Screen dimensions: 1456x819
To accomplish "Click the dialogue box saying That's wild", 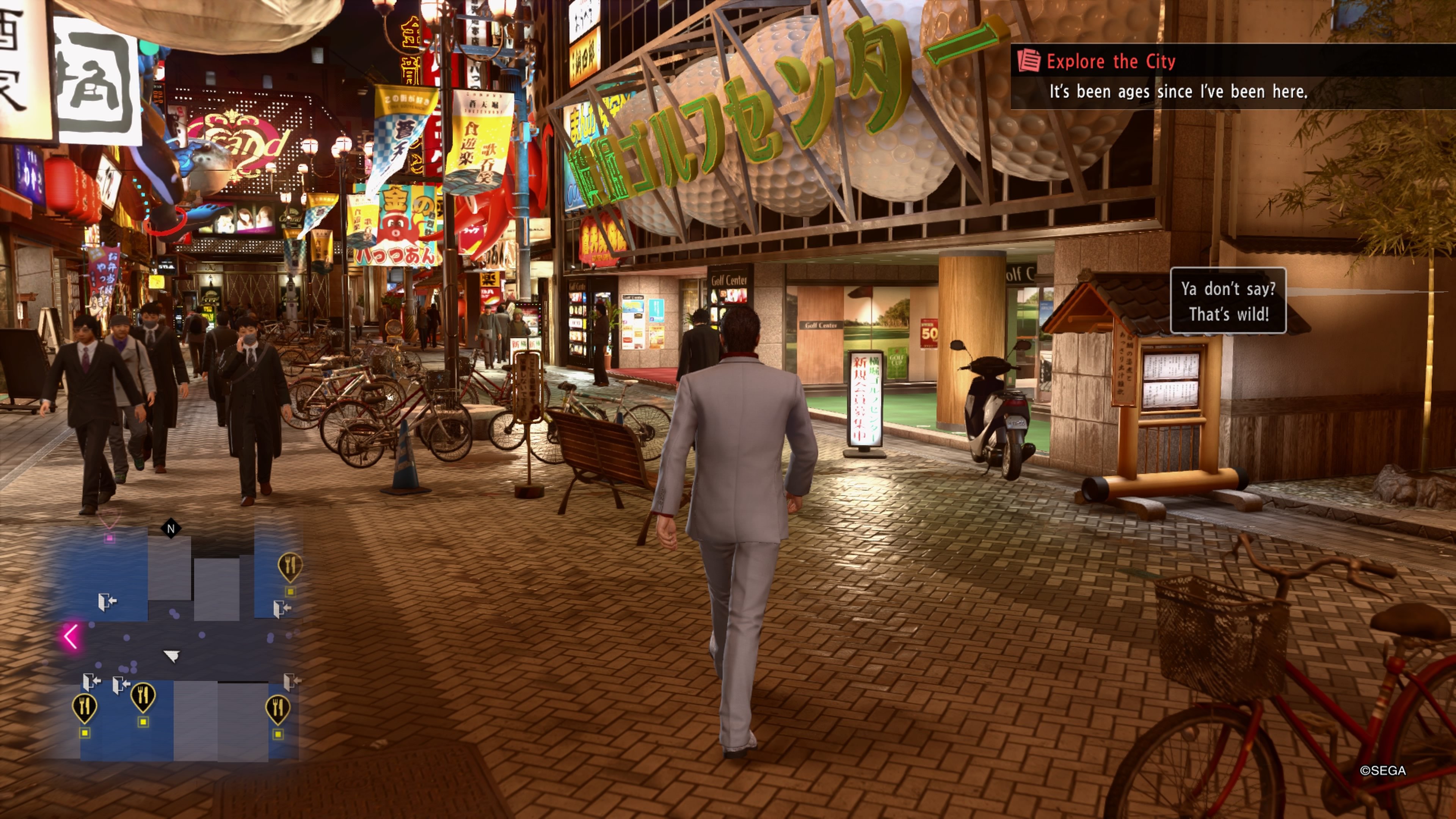I will click(x=1229, y=301).
